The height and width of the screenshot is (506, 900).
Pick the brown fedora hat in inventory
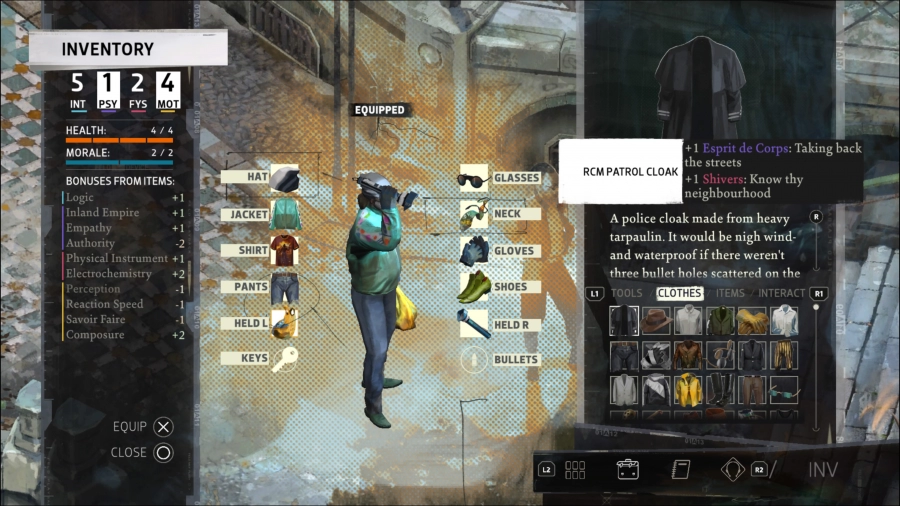pos(656,320)
